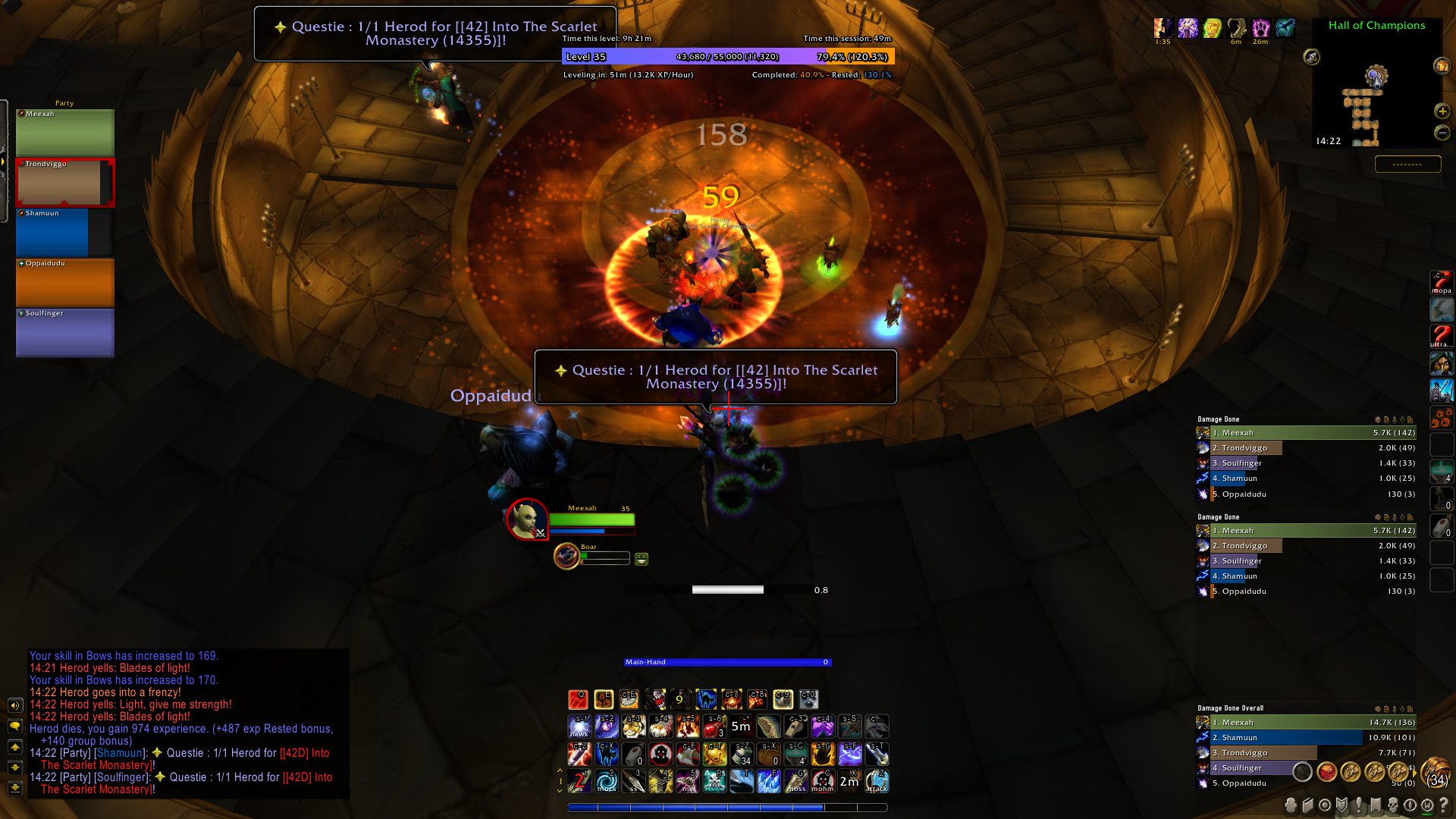Target Shamuun's party frame
This screenshot has width=1456, height=819.
tap(64, 233)
